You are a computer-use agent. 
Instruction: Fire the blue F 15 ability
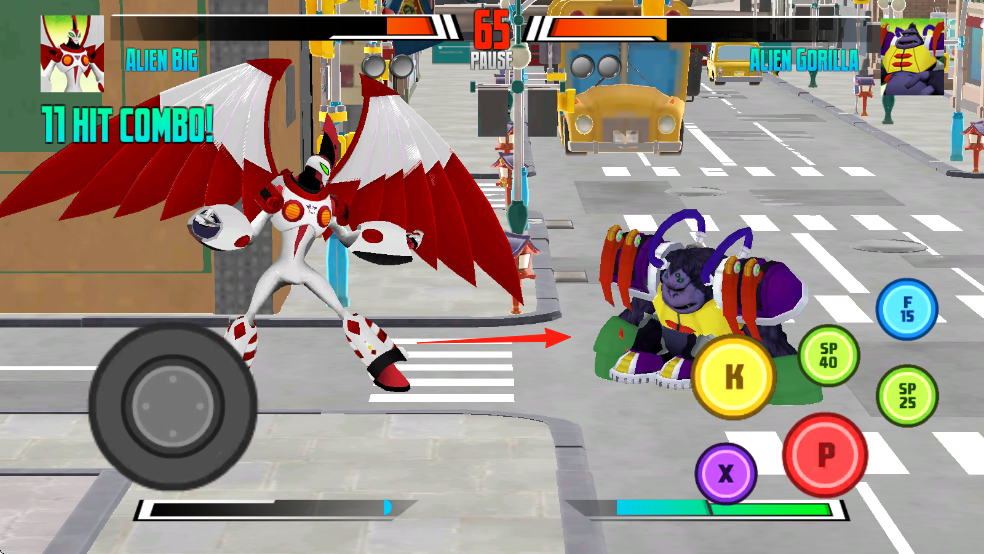click(907, 309)
